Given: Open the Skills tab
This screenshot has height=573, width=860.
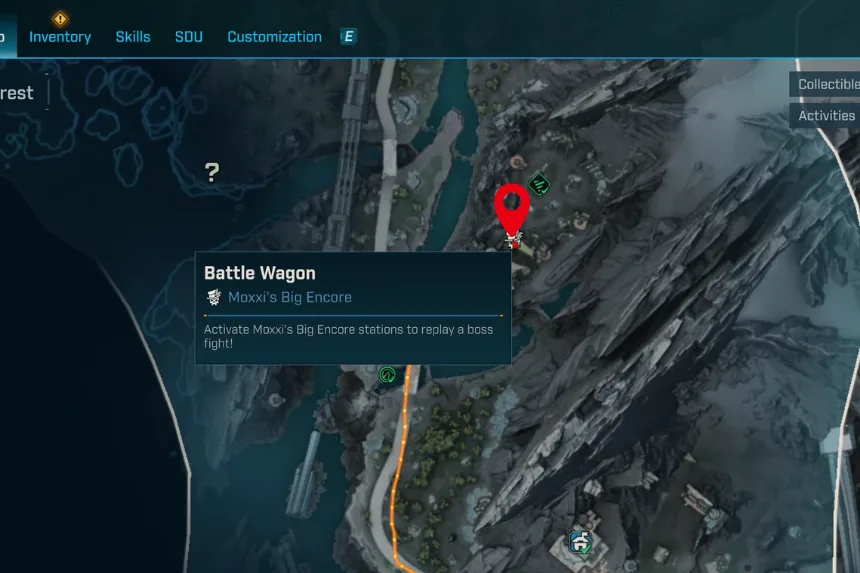Looking at the screenshot, I should [133, 37].
